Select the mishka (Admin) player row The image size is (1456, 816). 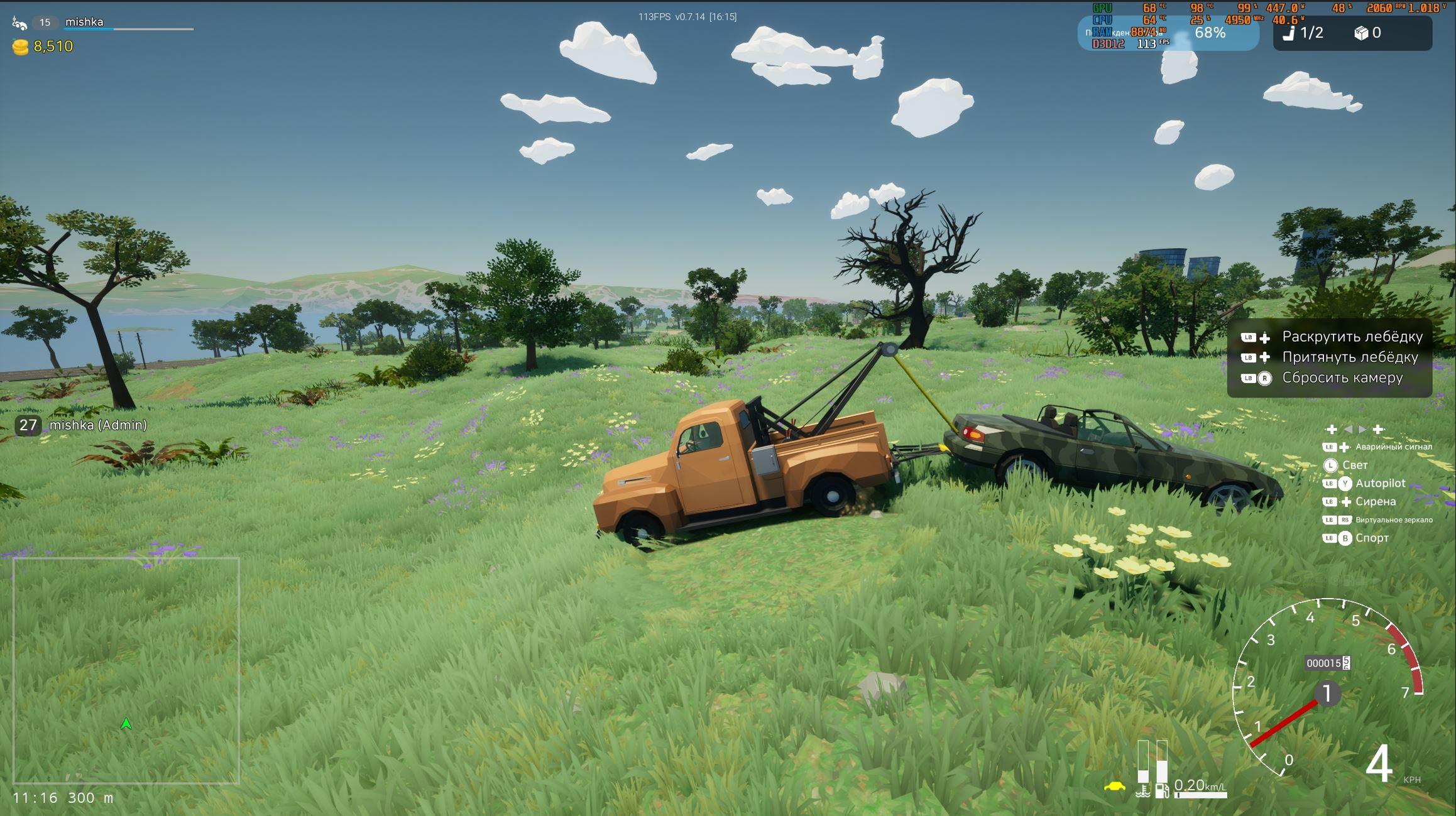[82, 425]
